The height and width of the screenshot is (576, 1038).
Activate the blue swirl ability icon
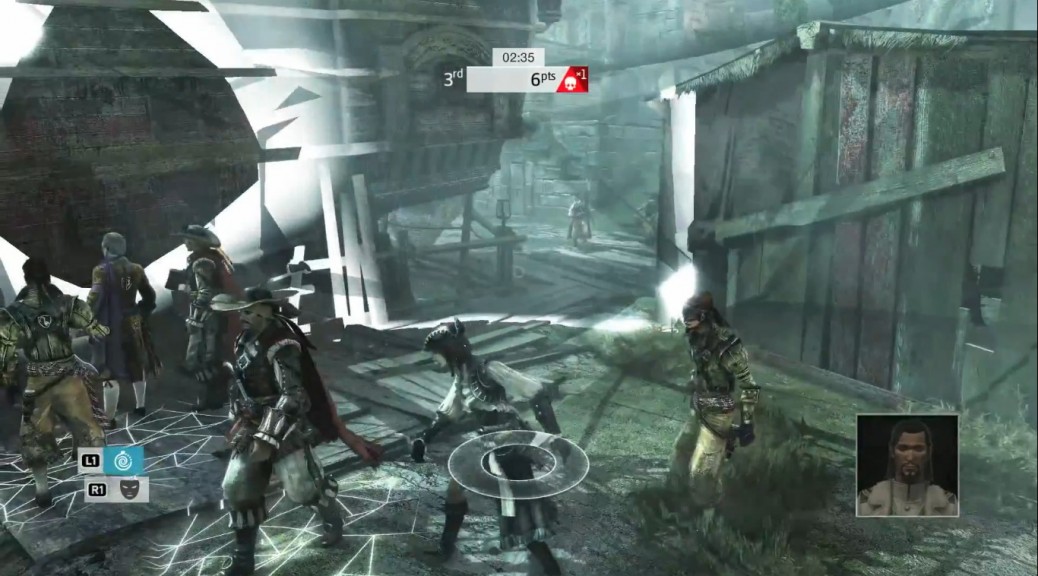(124, 460)
